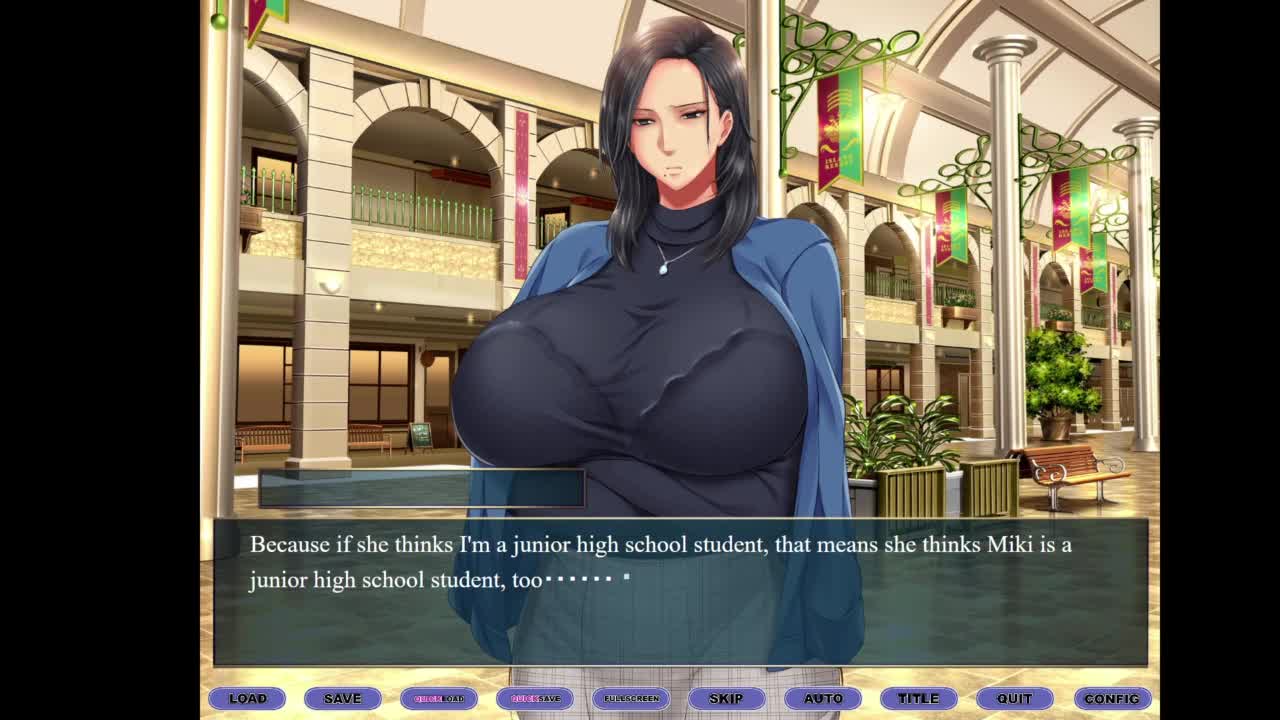Open the LOAD menu

click(x=247, y=698)
